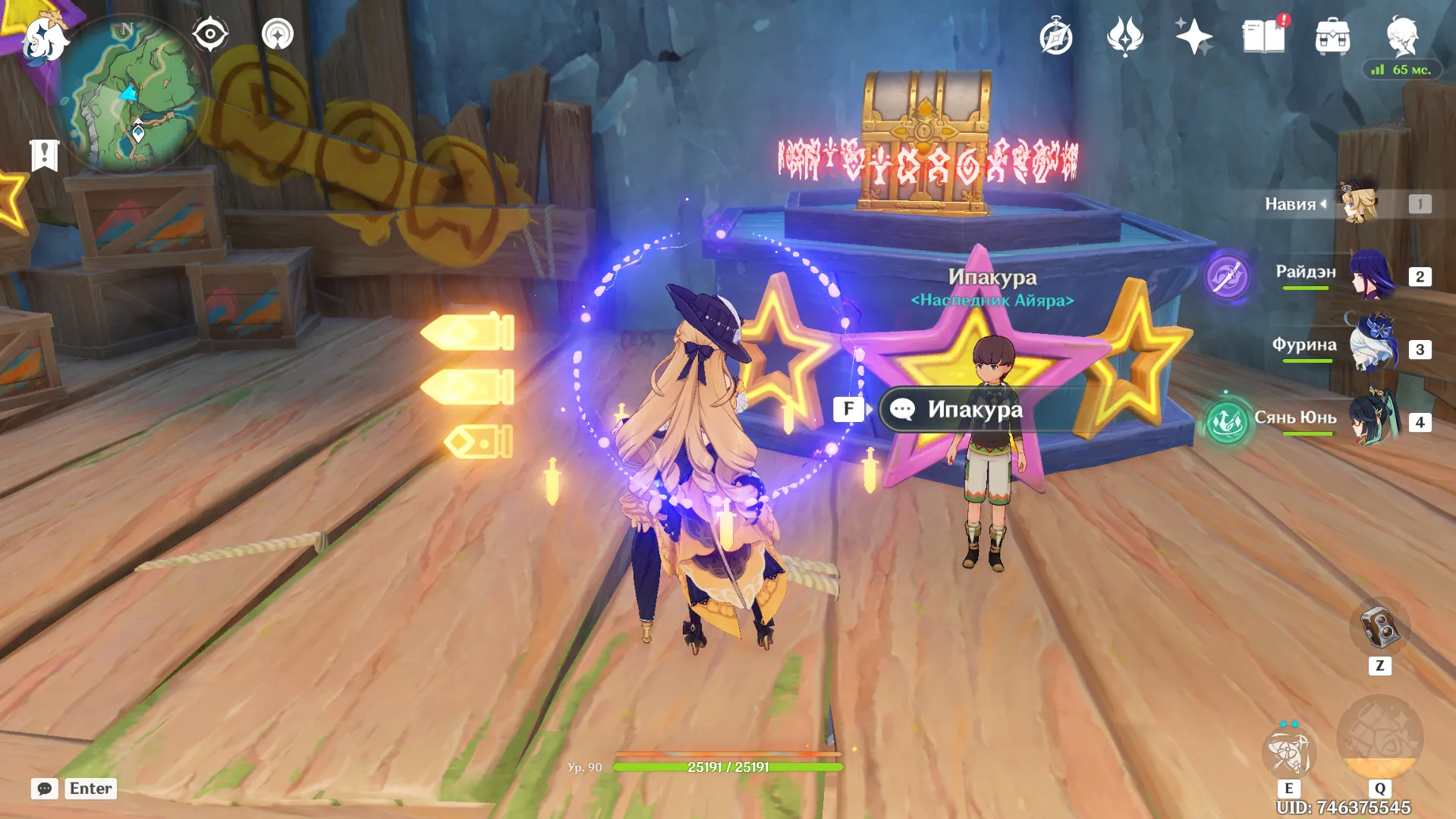Toggle the elemental sight eye icon
Viewport: 1456px width, 819px height.
(210, 34)
